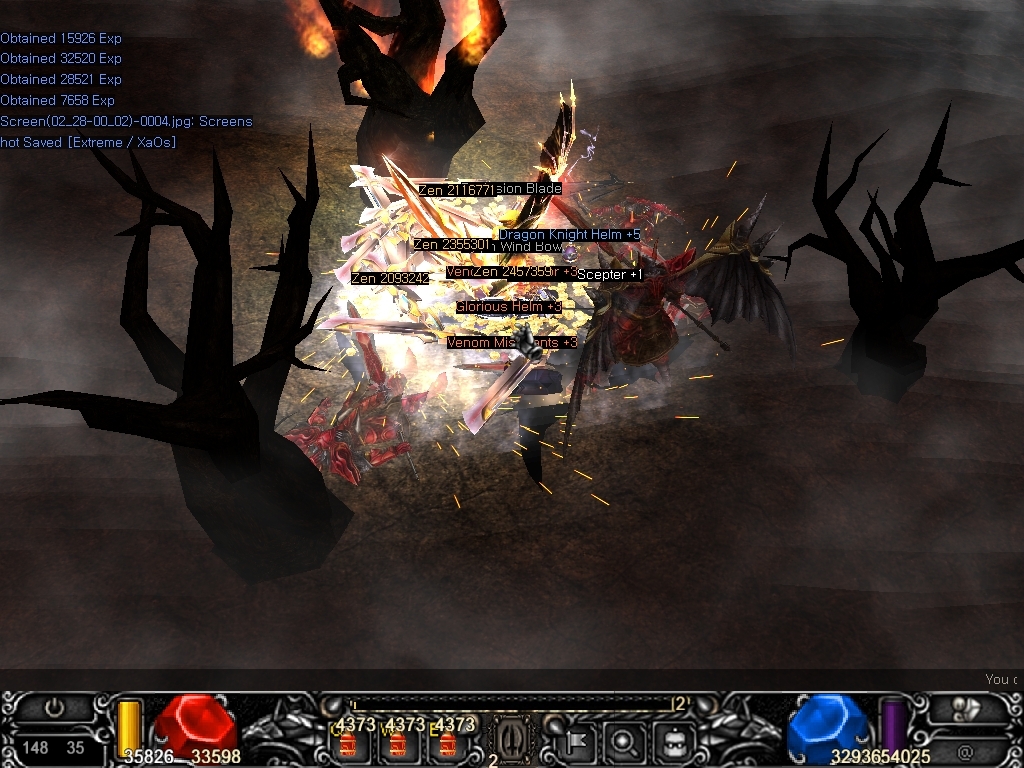
Task: Use the potion in the E slot
Action: pos(447,744)
